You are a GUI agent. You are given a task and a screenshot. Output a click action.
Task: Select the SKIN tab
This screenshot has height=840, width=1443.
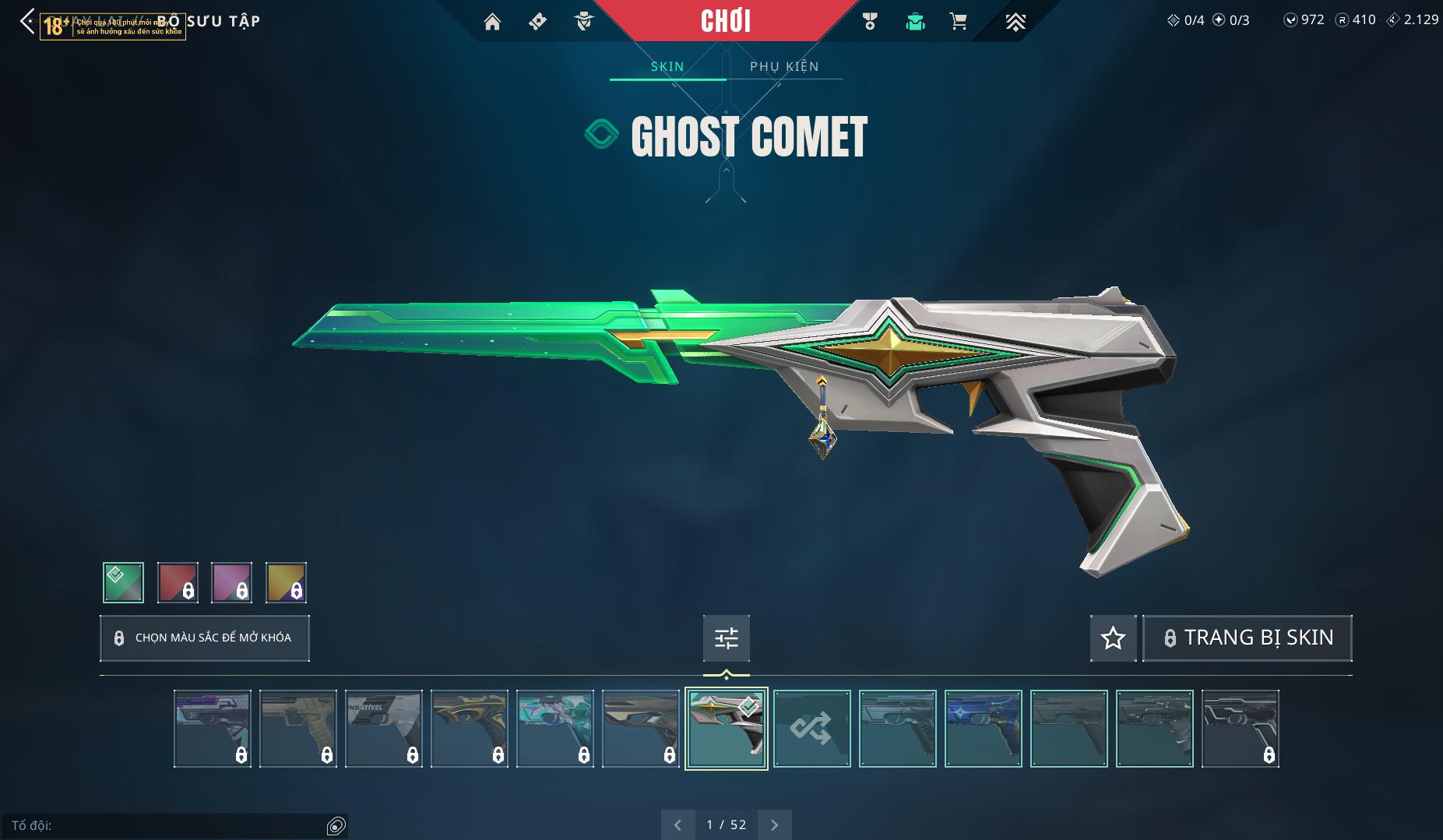tap(667, 66)
